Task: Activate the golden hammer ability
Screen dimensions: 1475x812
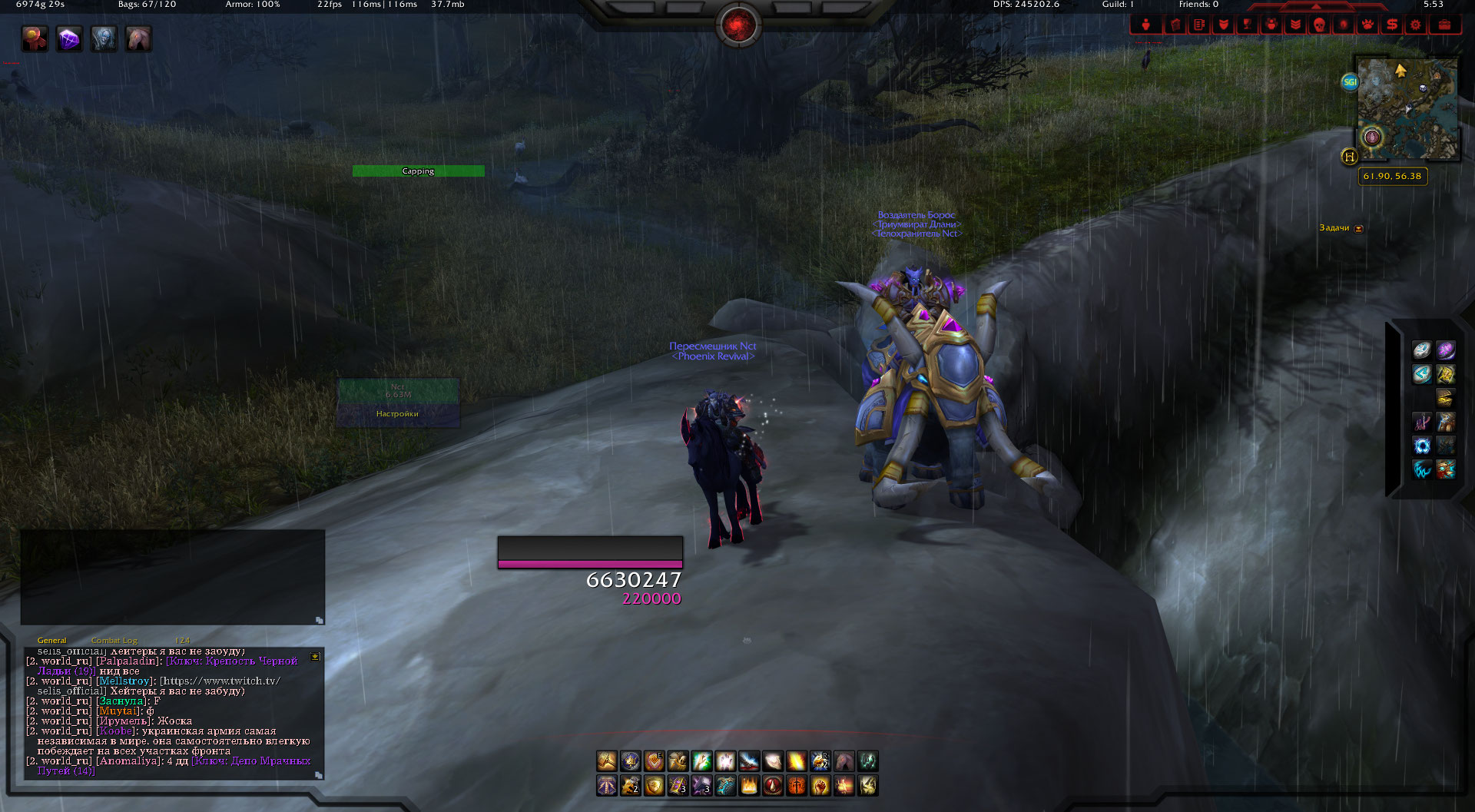Action: coord(607,761)
